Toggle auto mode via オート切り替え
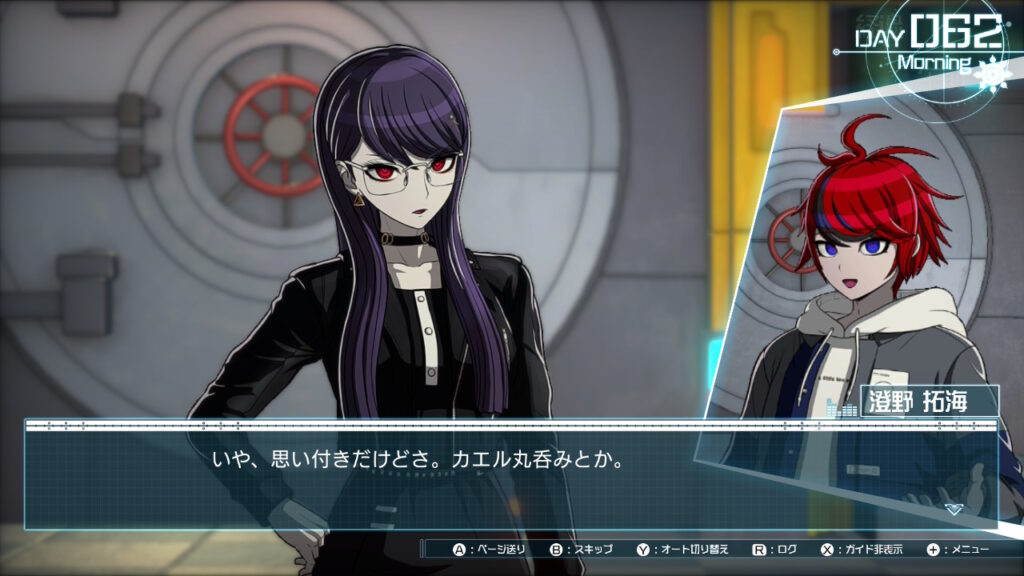1024x576 pixels. click(x=683, y=549)
